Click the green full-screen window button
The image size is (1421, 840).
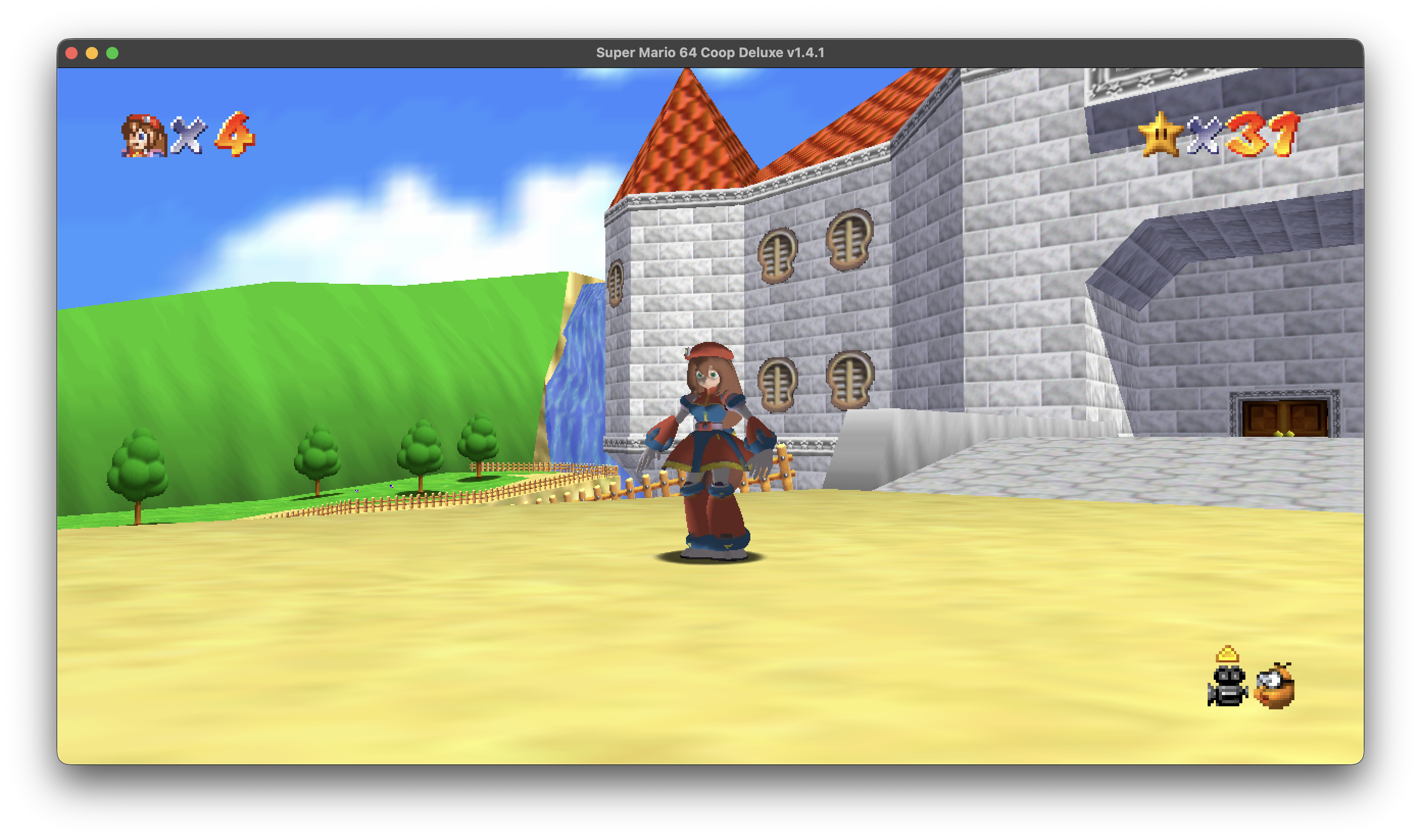112,53
